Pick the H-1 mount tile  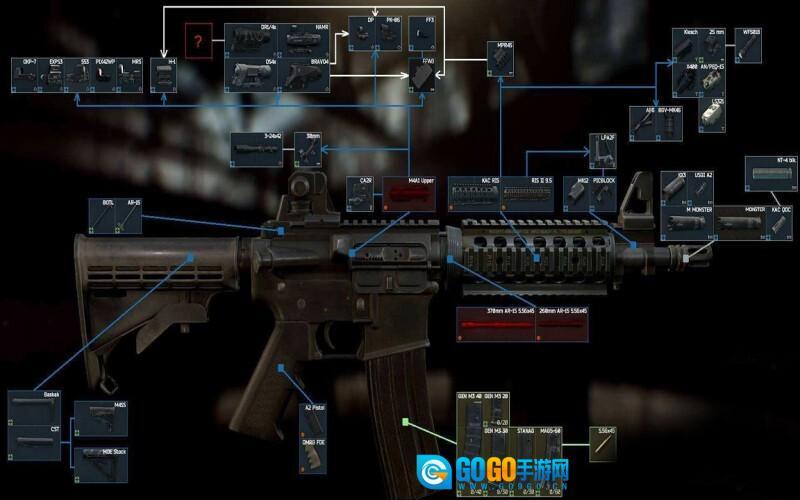tap(170, 75)
